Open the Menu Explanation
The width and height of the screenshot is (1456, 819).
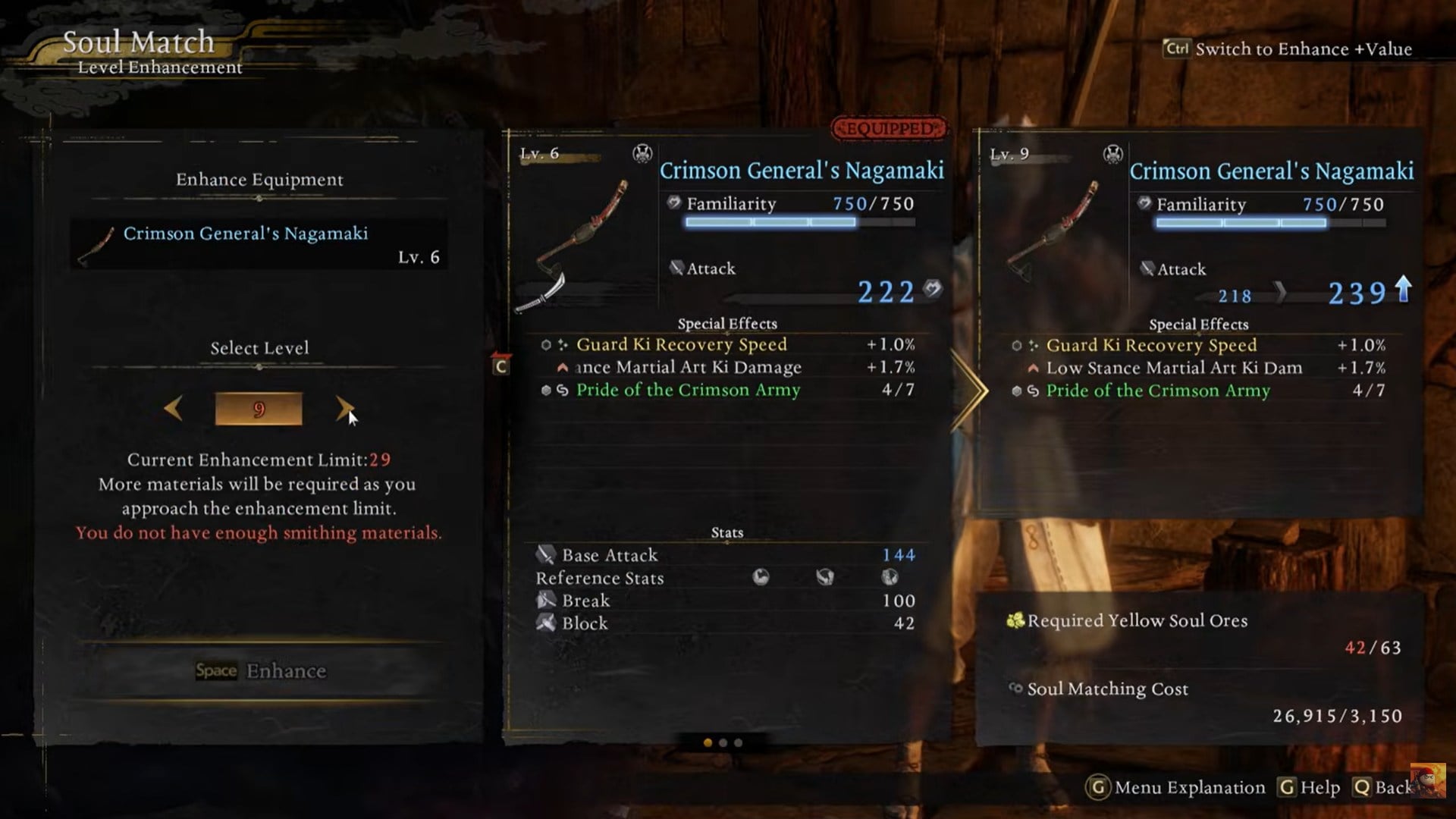(x=1176, y=787)
